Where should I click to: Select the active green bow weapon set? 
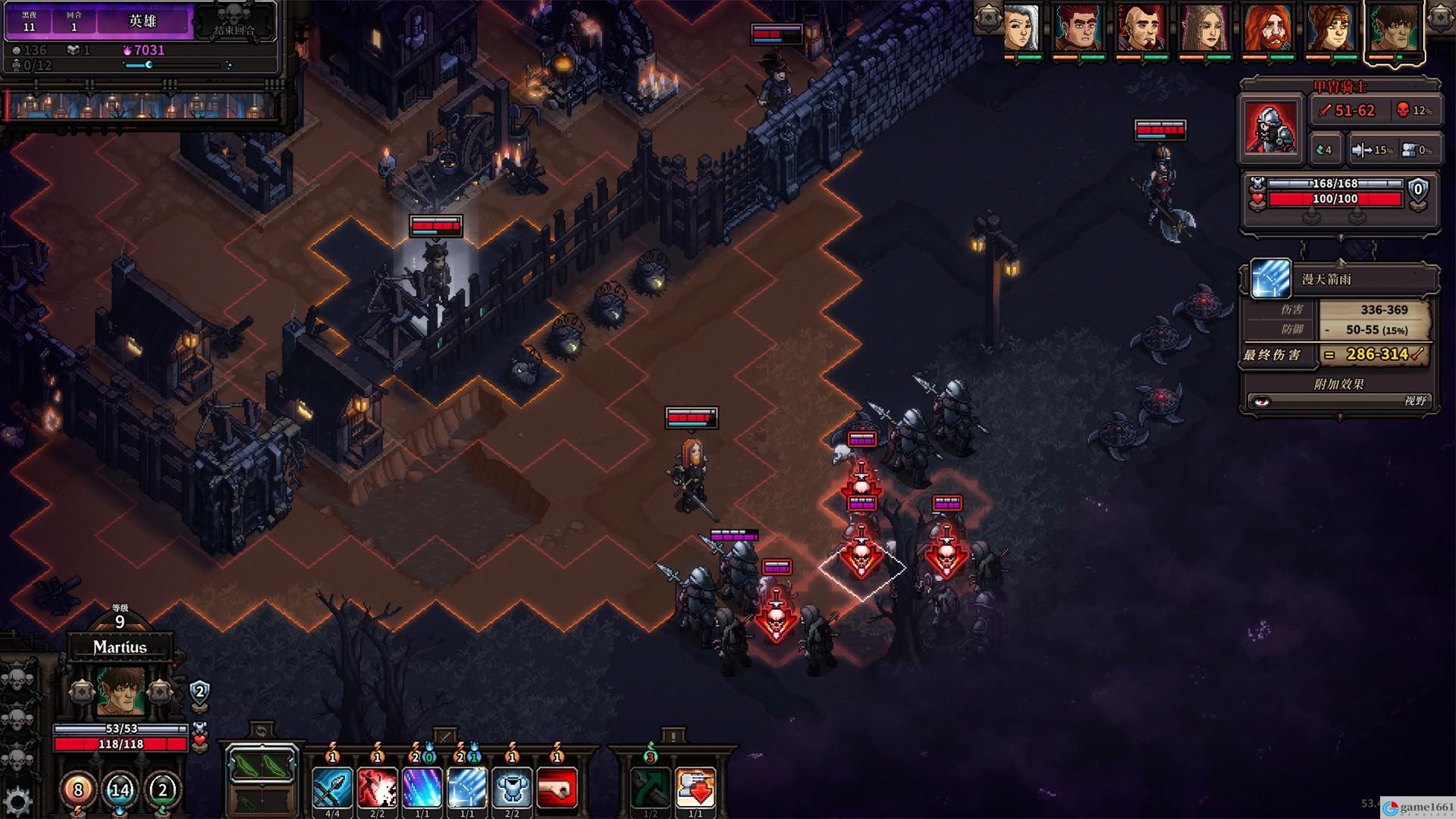coord(262,767)
